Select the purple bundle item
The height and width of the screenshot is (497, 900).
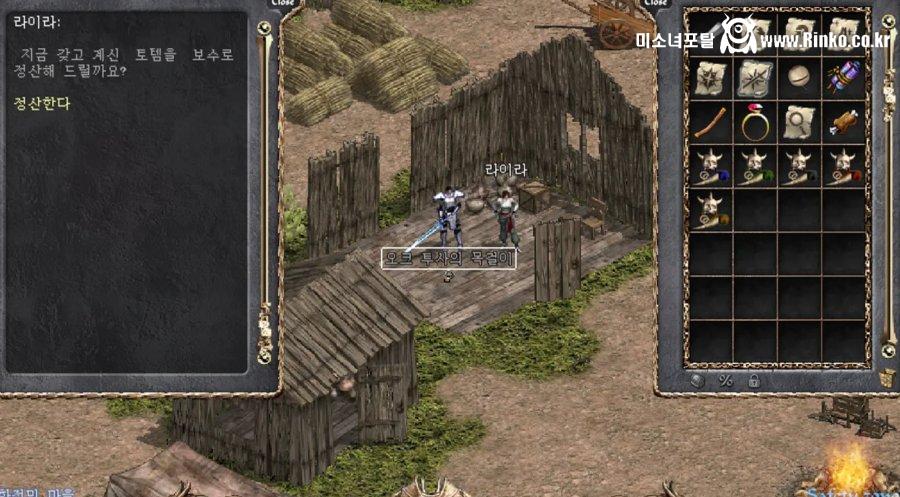click(x=843, y=78)
